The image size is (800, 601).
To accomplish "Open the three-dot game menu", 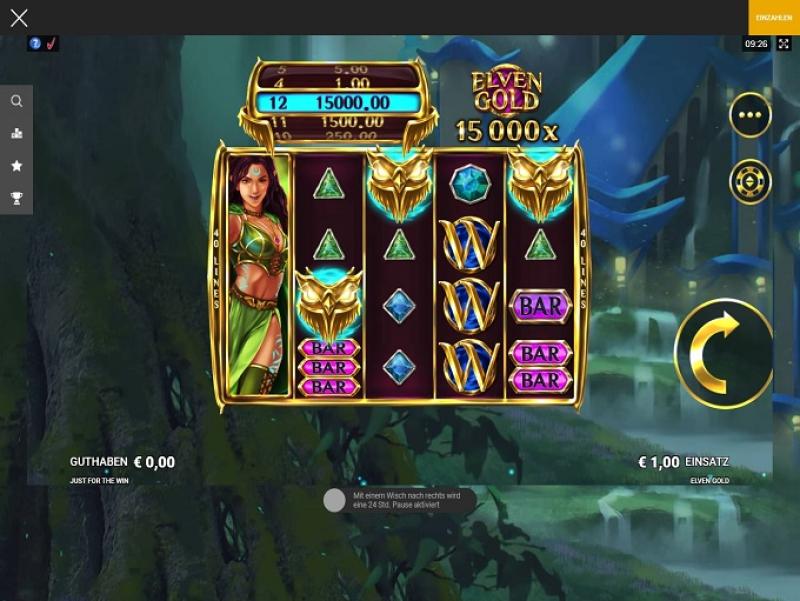I will [750, 115].
